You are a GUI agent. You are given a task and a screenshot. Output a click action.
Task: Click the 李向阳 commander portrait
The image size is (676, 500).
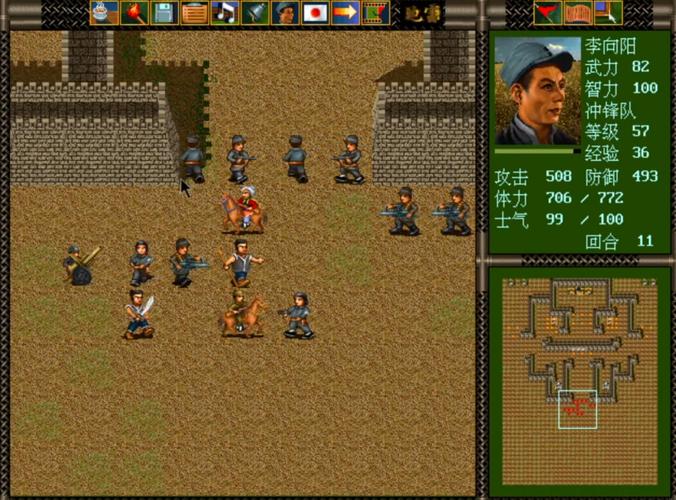point(536,92)
